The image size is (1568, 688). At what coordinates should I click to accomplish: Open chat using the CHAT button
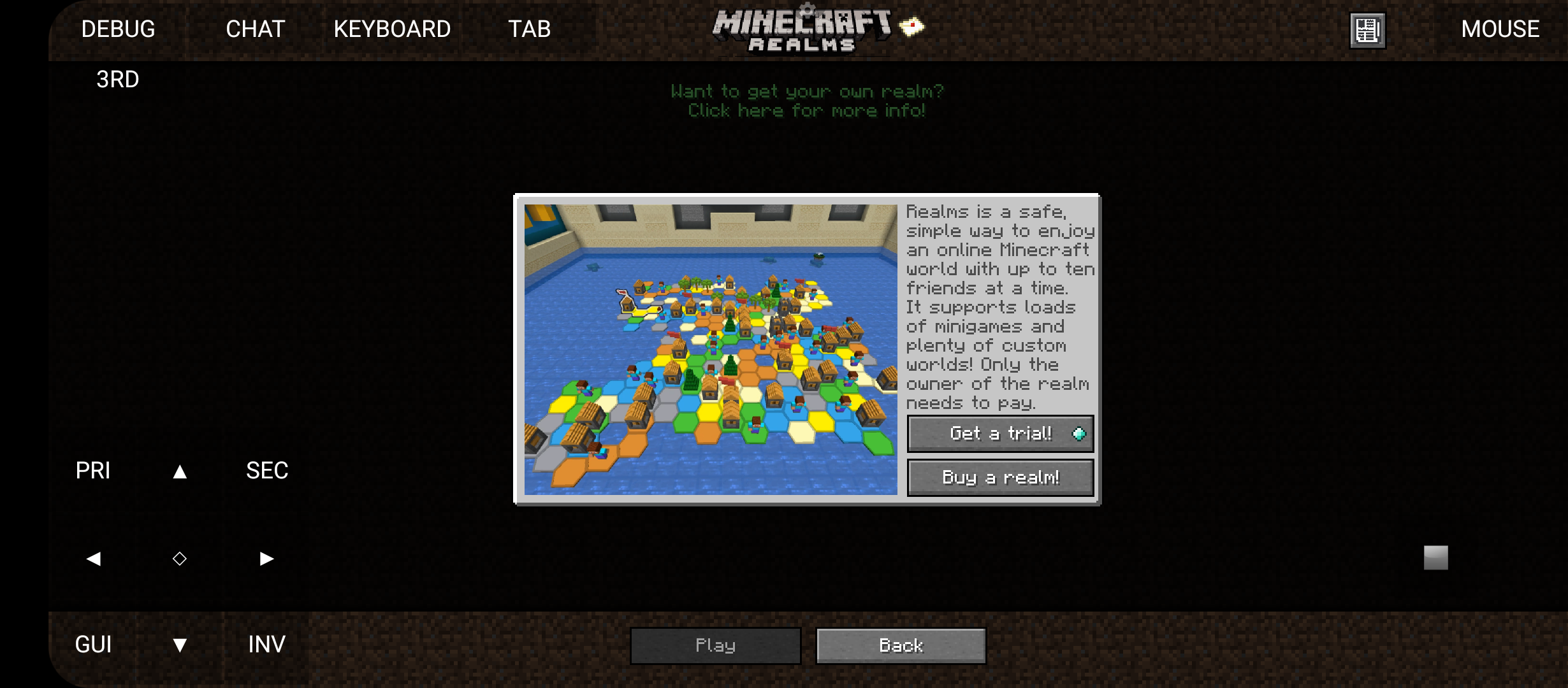(256, 29)
